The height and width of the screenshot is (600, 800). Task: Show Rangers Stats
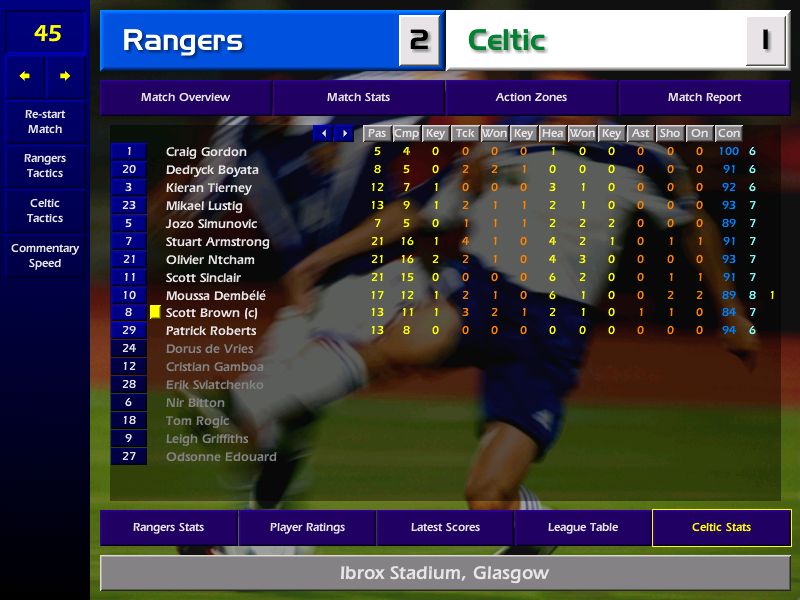tap(168, 527)
